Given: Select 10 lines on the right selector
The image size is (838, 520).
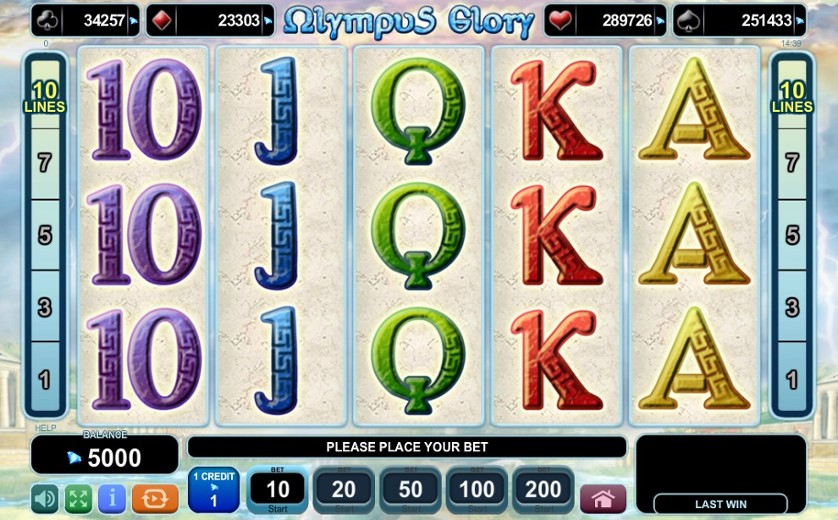Looking at the screenshot, I should pyautogui.click(x=792, y=96).
